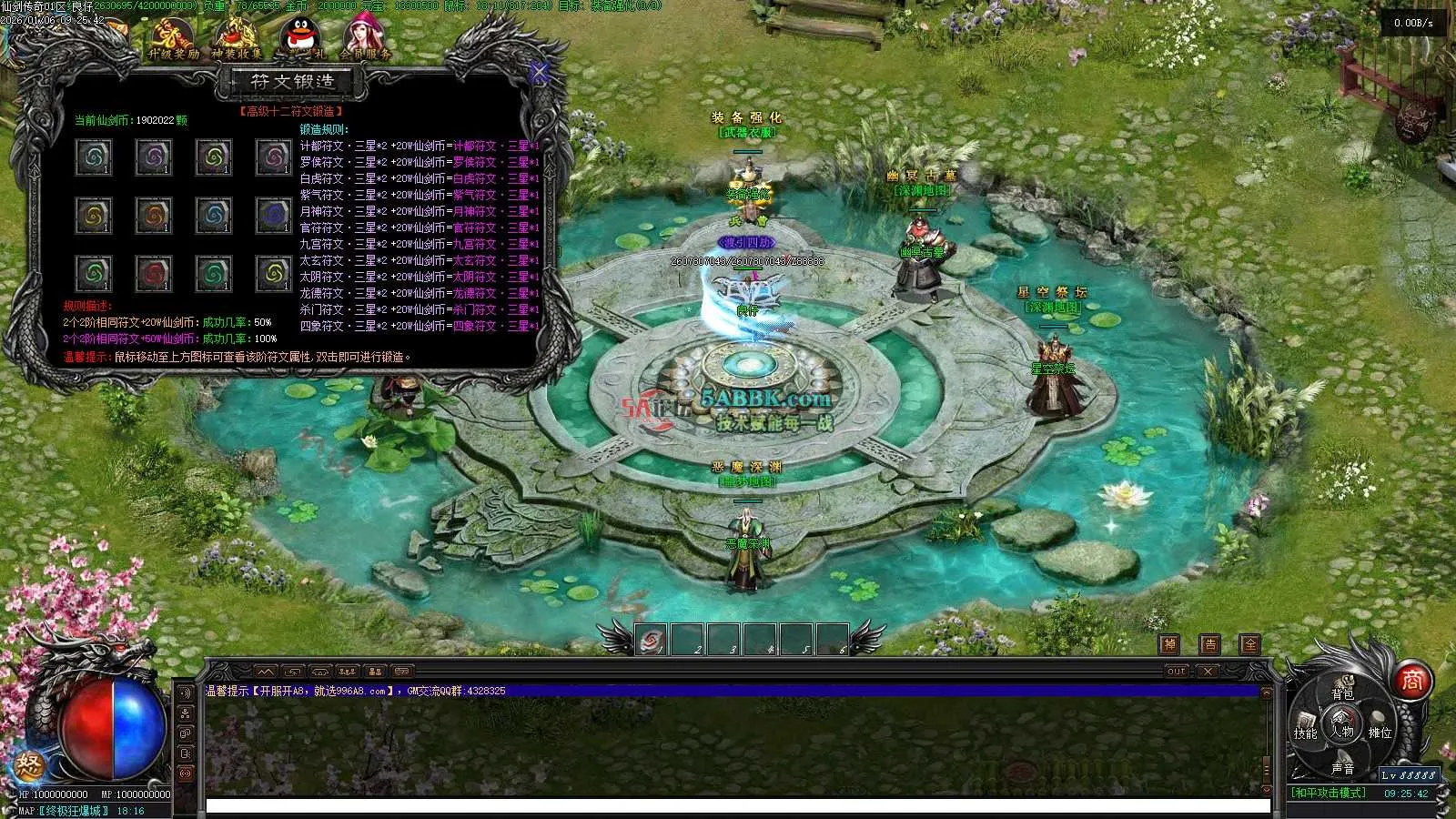Close the 符文锻造 rune forging panel
This screenshot has height=819, width=1456.
pyautogui.click(x=539, y=72)
